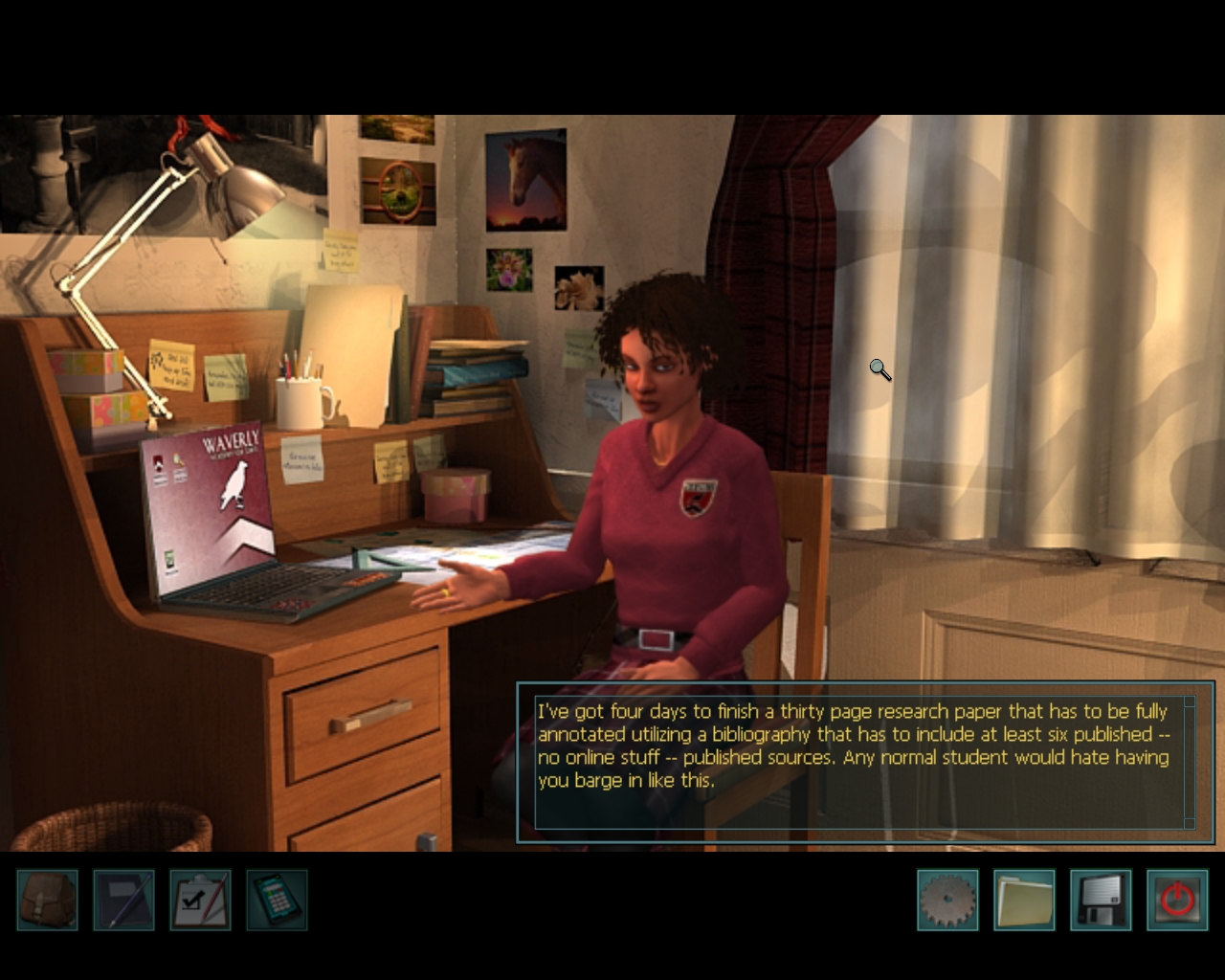Save the game with the floppy disk

click(1101, 900)
